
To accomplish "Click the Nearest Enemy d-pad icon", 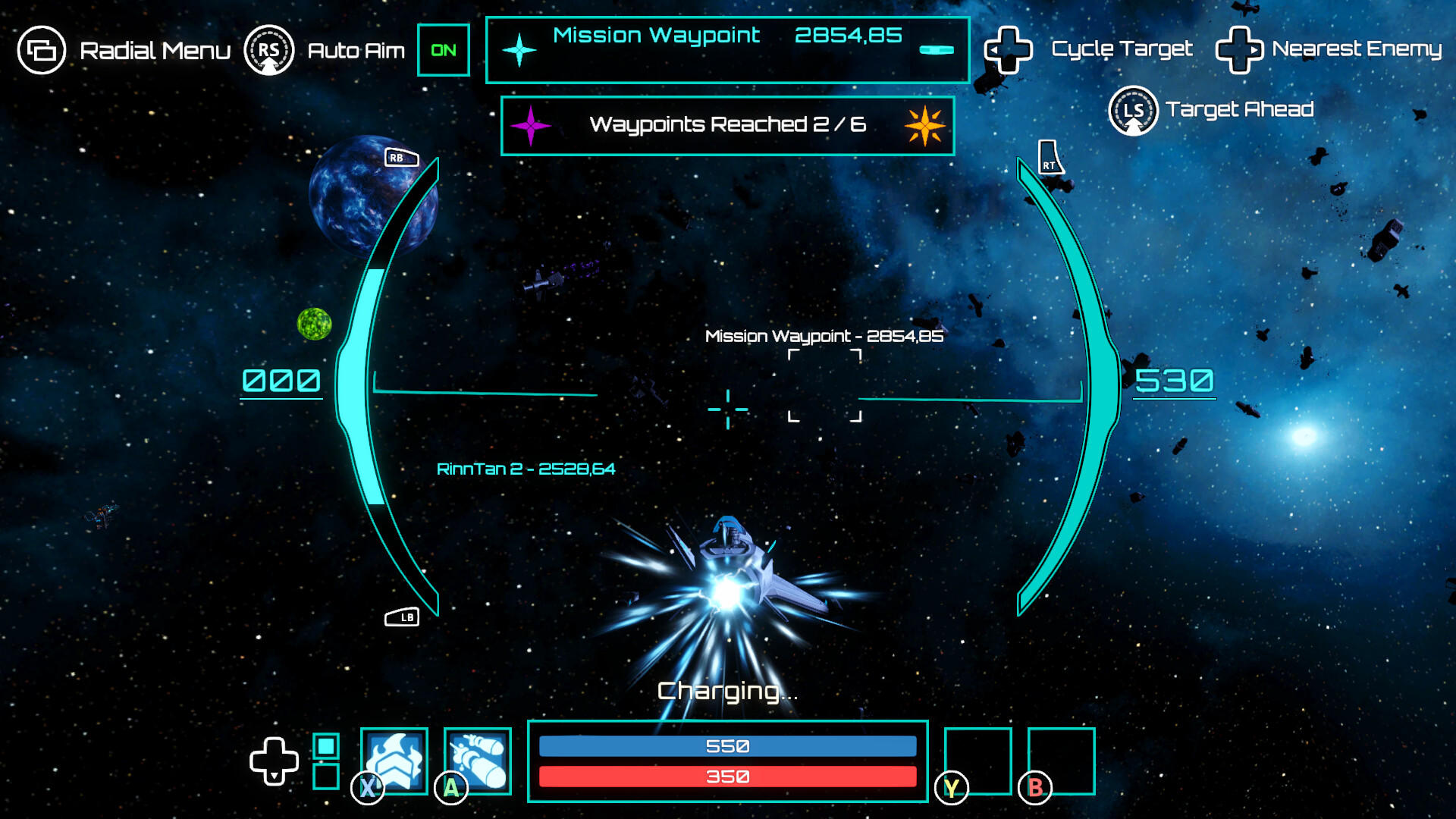I will click(1239, 50).
